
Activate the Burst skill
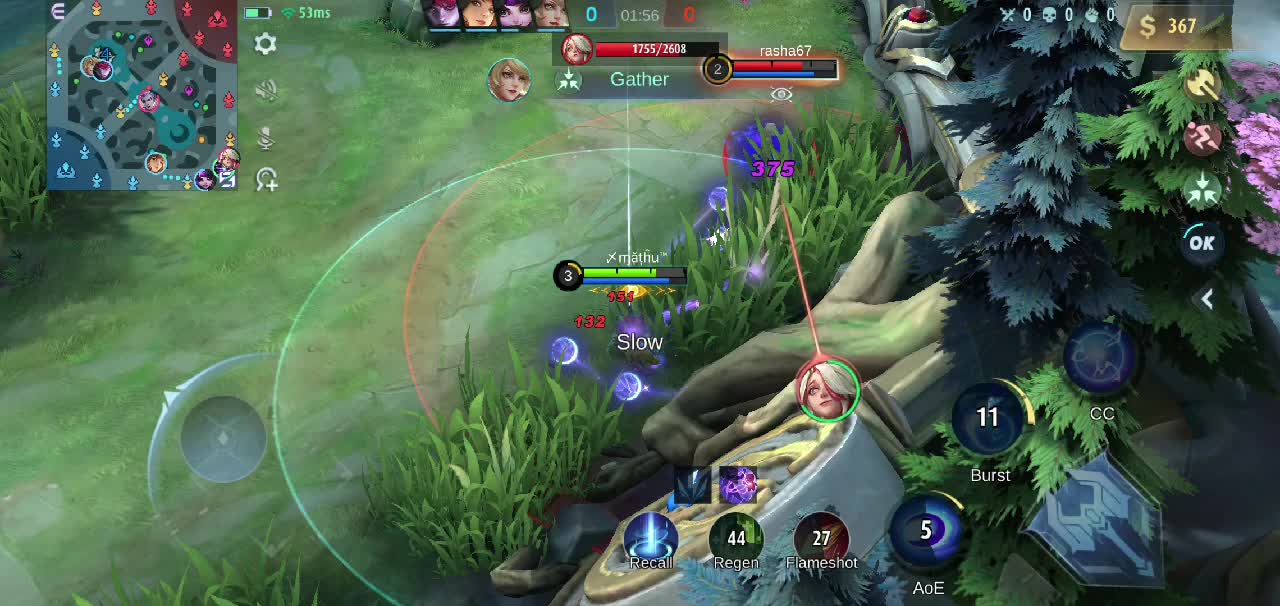[989, 418]
